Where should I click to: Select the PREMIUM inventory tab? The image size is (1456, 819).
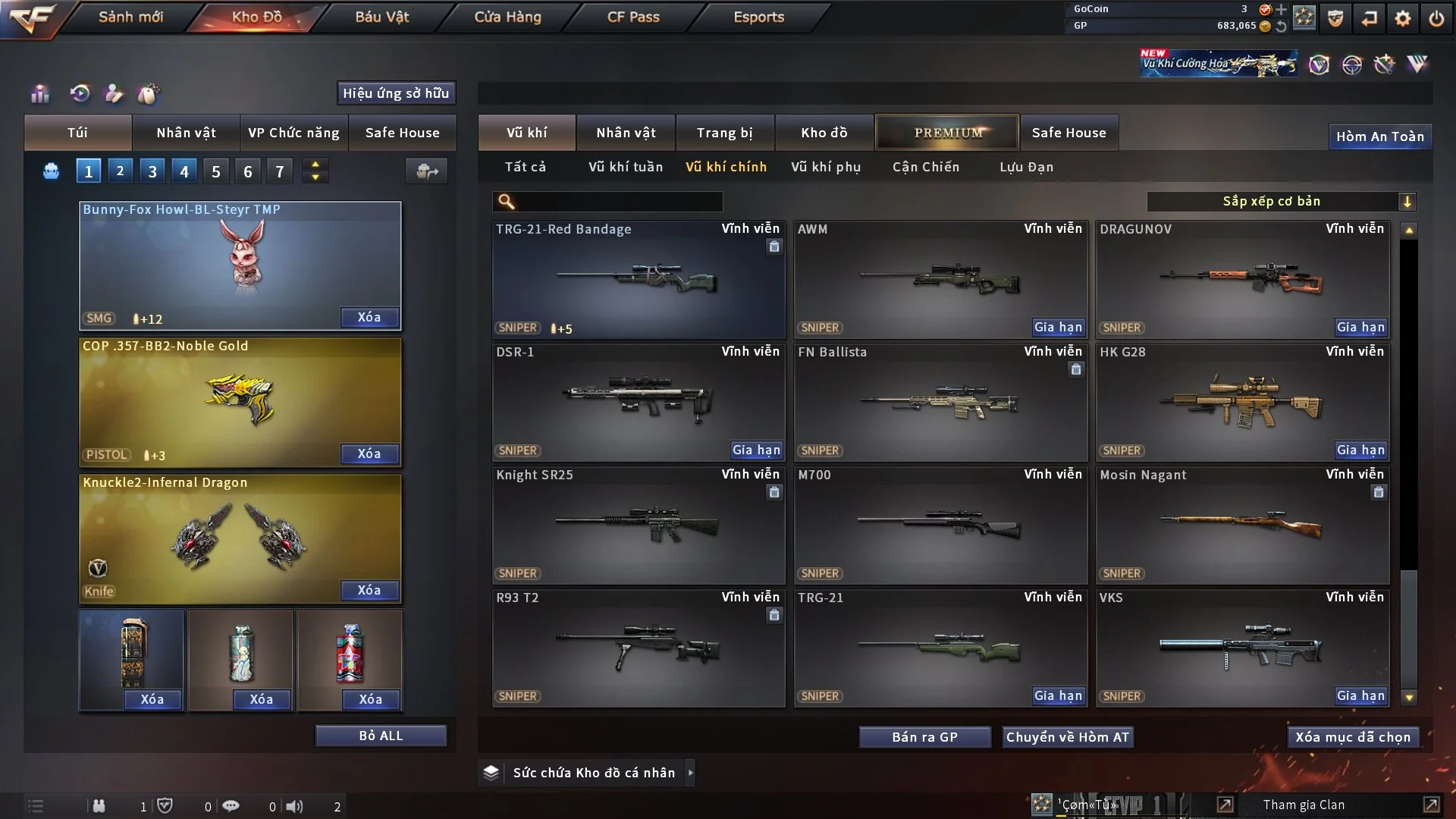tap(947, 133)
